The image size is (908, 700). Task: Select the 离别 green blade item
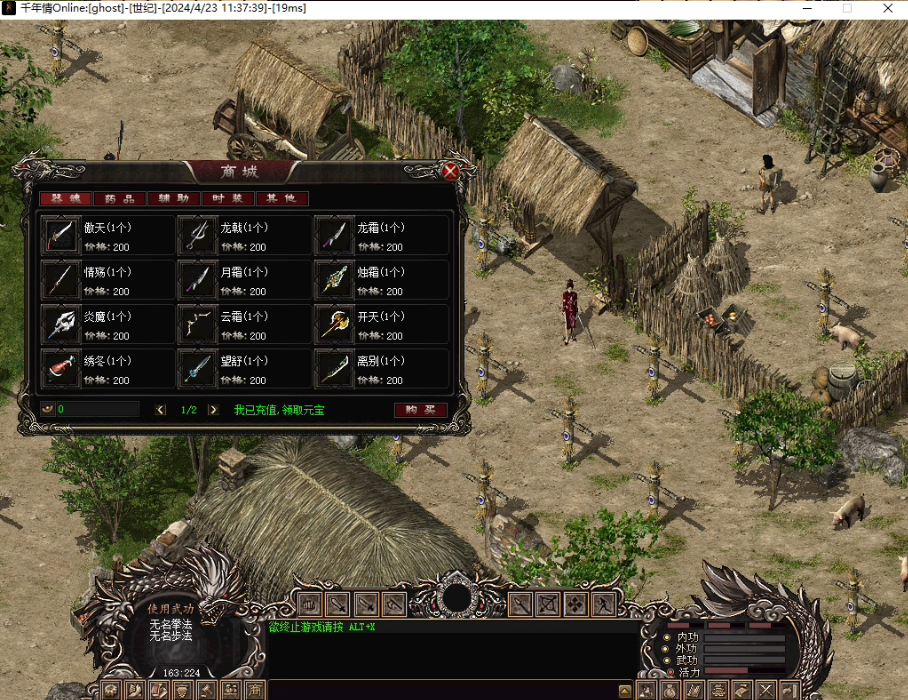tap(333, 368)
